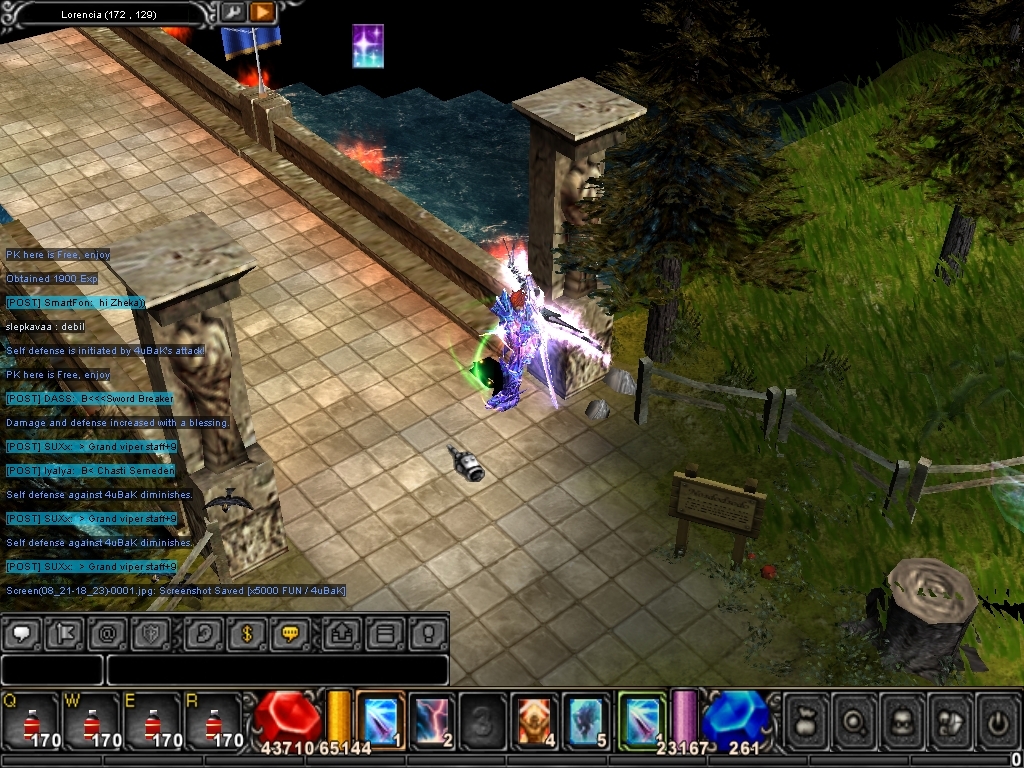Screen dimensions: 1024x768
Task: Click the light bulb button
Action: 428,634
